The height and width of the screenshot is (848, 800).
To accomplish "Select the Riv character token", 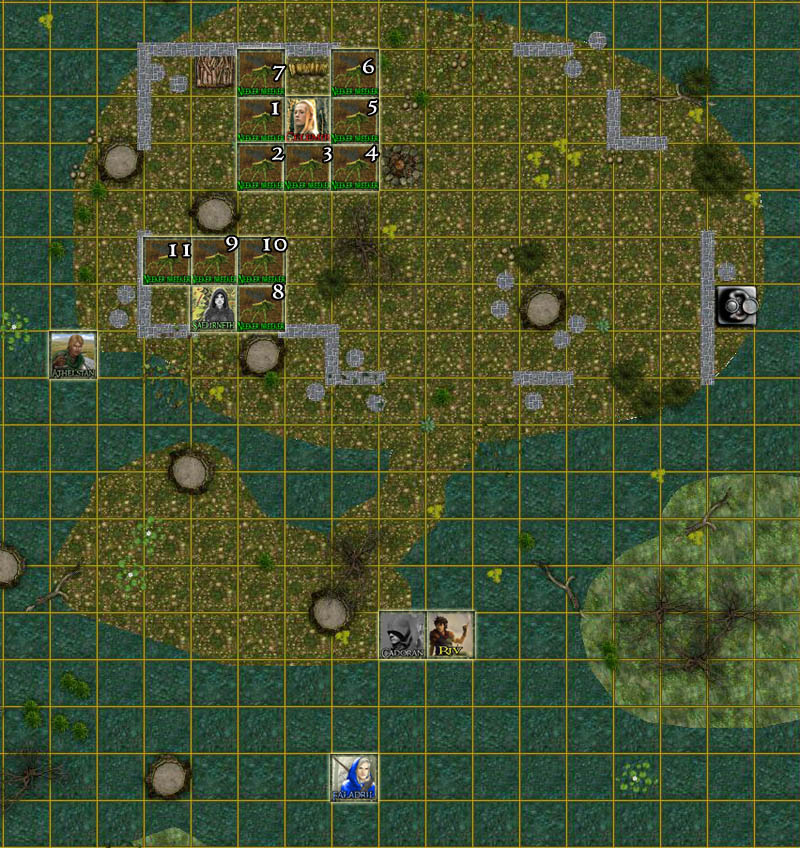I will point(450,635).
